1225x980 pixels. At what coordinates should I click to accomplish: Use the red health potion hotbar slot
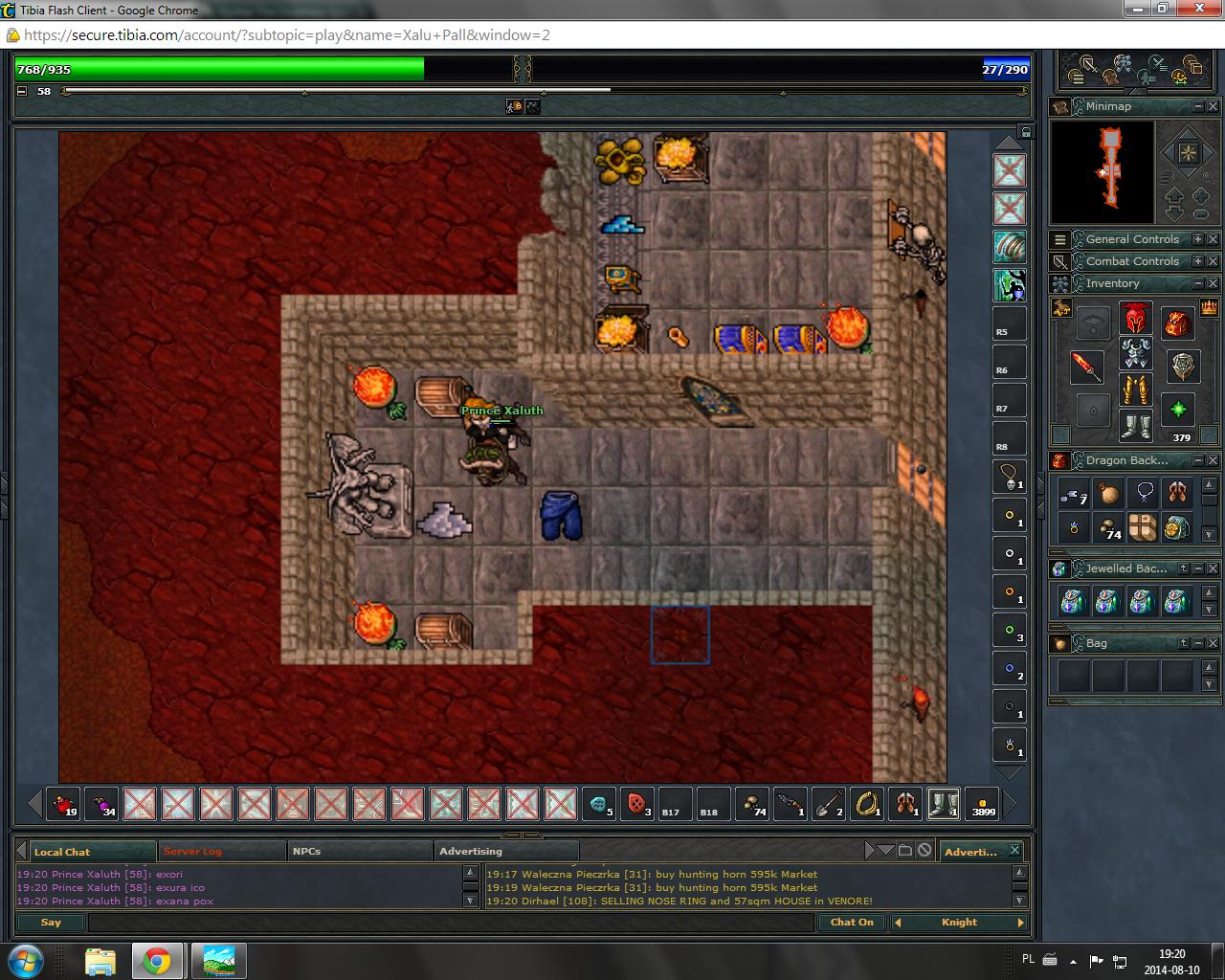click(63, 804)
